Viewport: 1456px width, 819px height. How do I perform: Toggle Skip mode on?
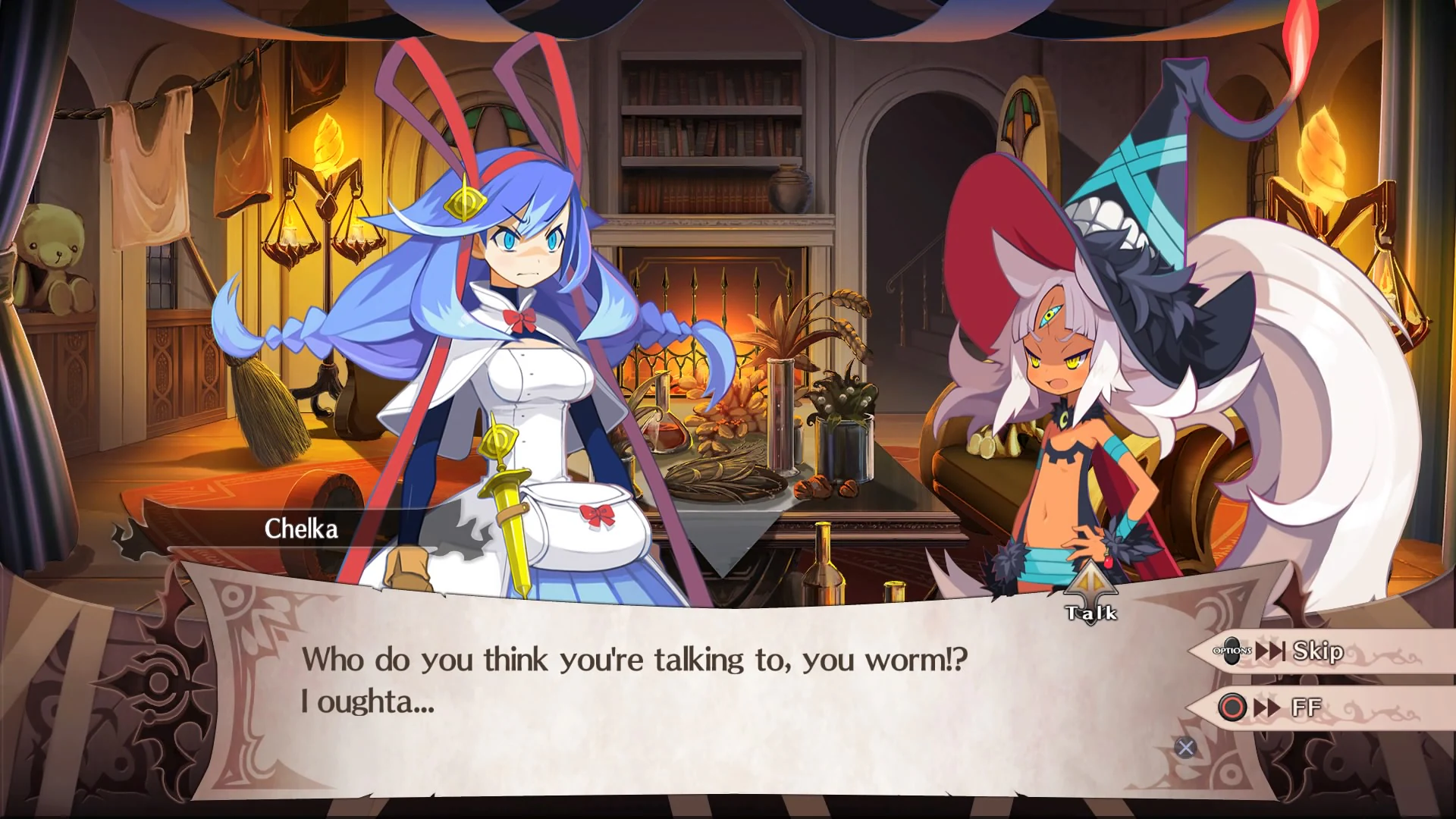(x=1316, y=651)
